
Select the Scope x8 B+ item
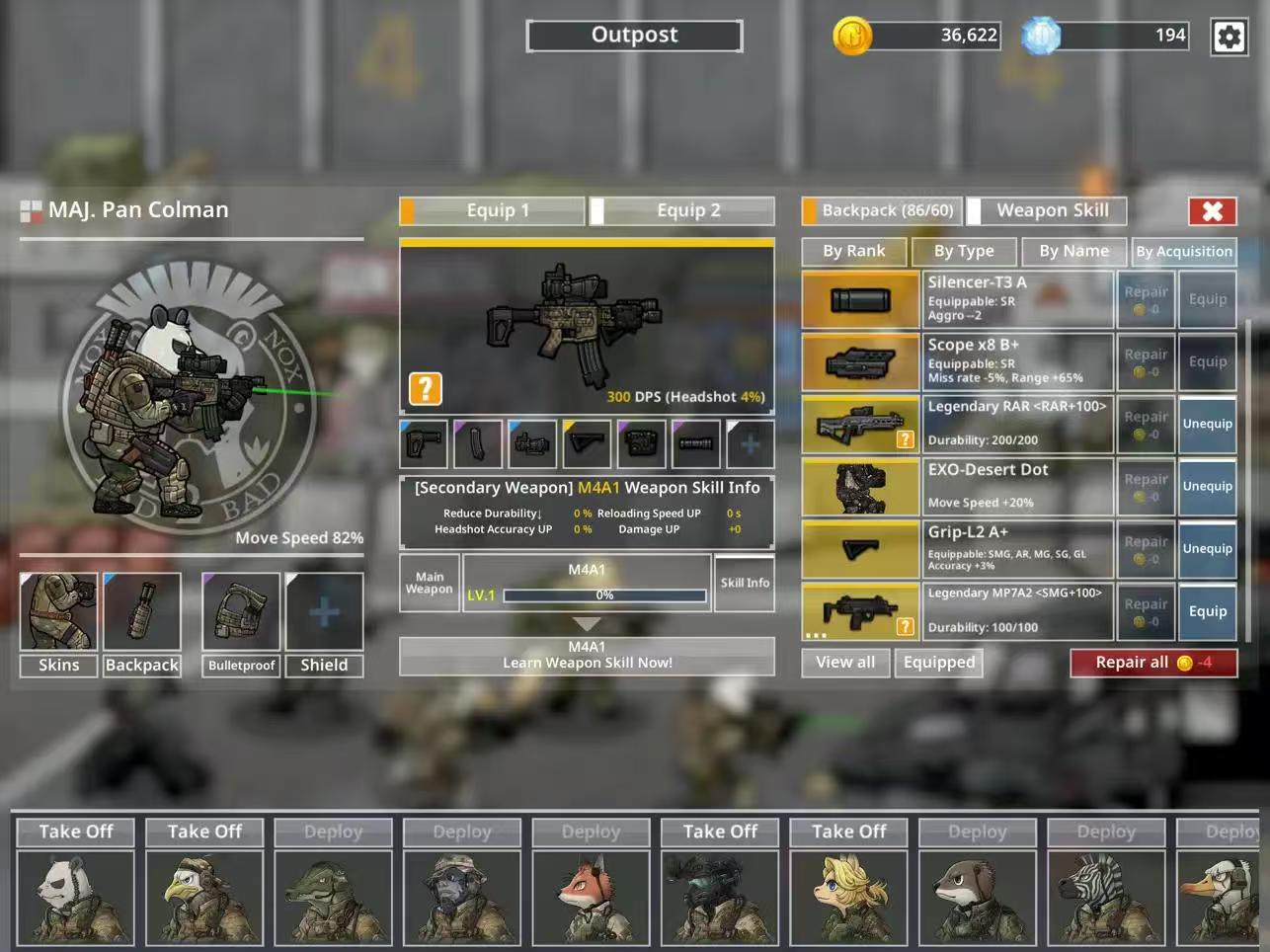point(860,361)
